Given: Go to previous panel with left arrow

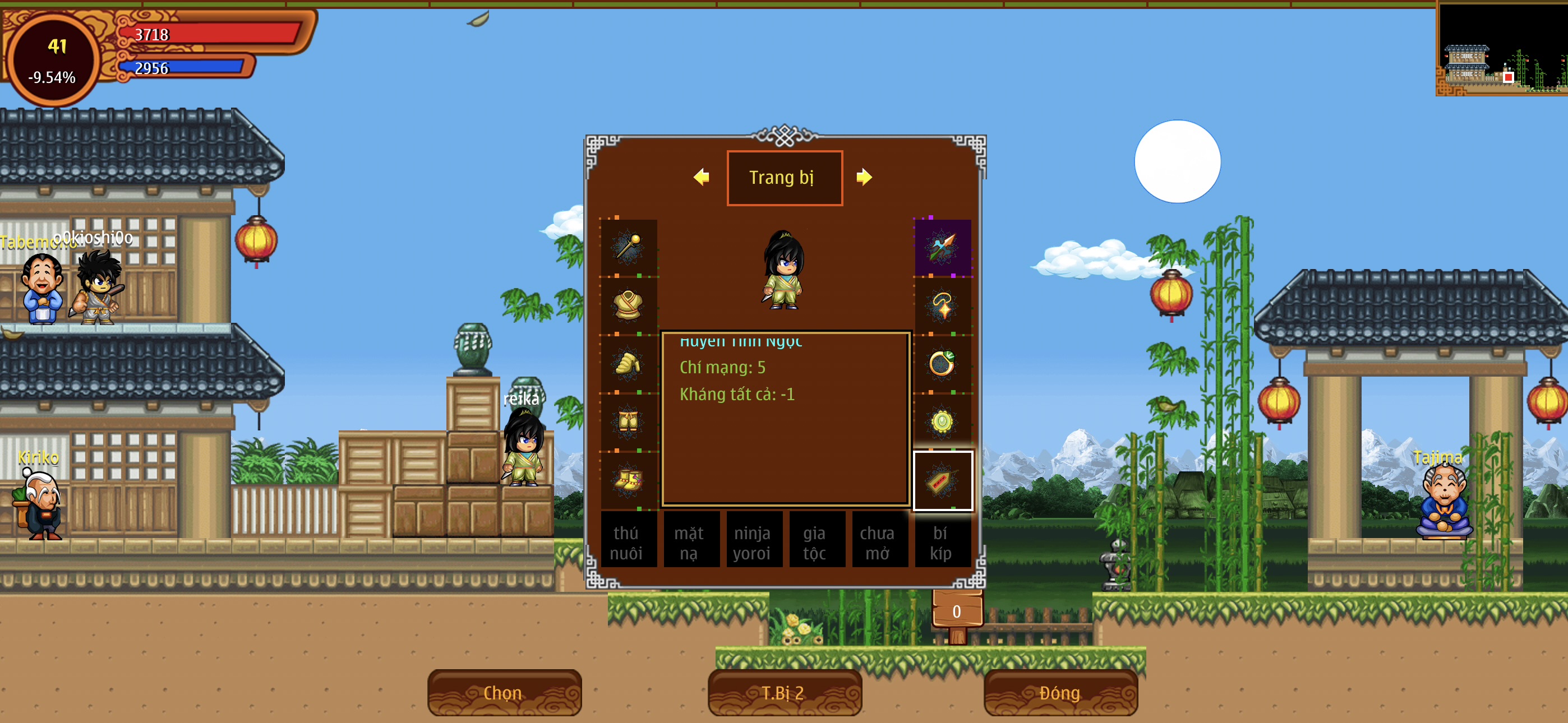Looking at the screenshot, I should coord(701,177).
